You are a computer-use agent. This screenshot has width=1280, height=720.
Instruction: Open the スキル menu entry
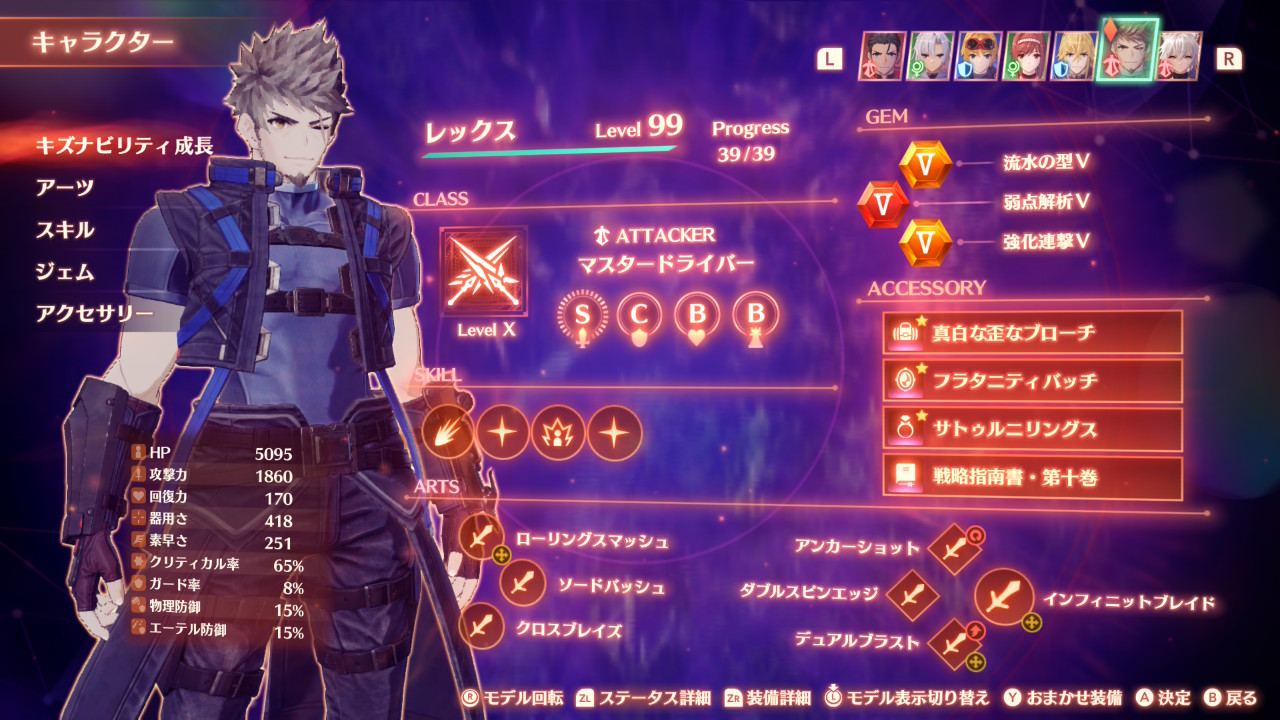(65, 230)
